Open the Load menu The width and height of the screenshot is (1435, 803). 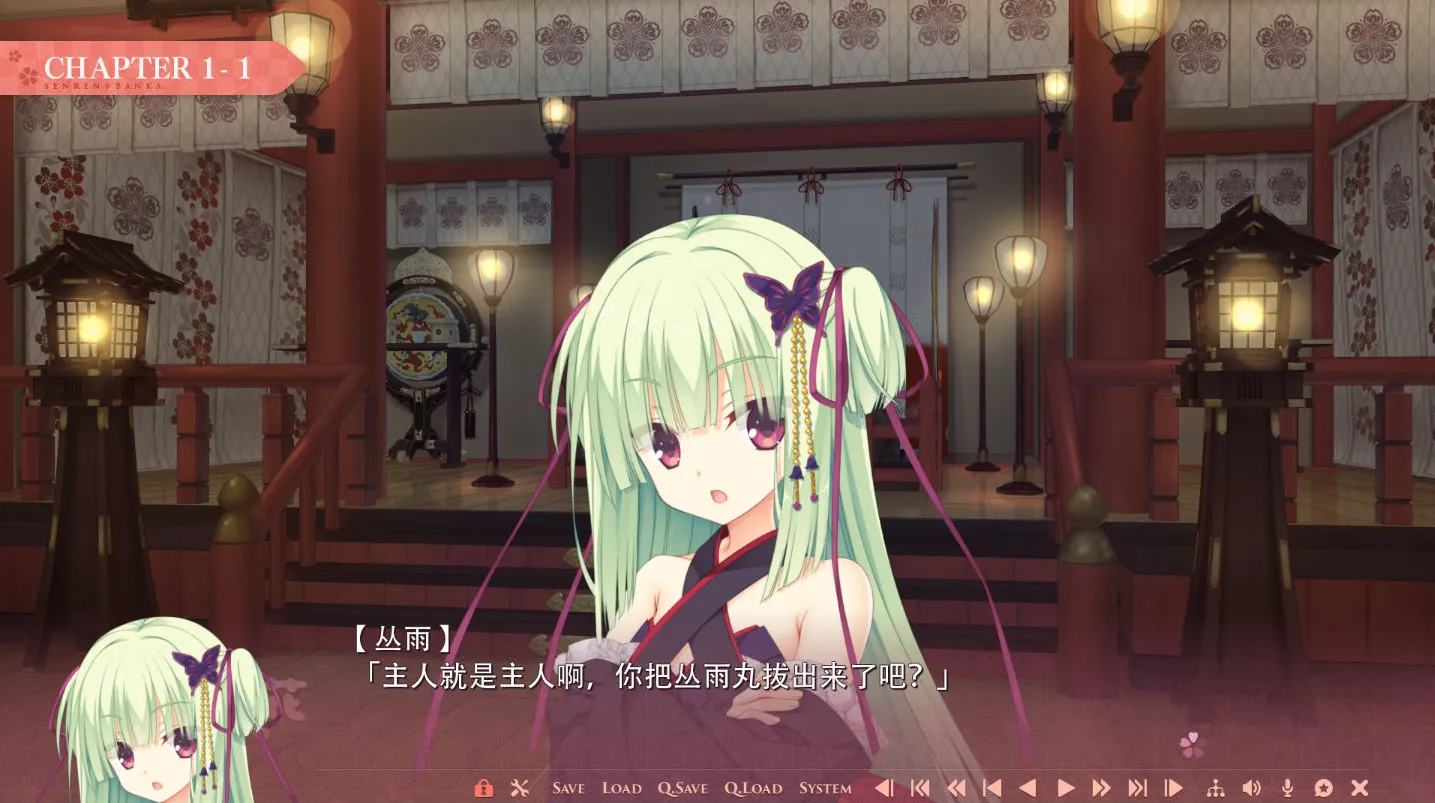[x=621, y=788]
